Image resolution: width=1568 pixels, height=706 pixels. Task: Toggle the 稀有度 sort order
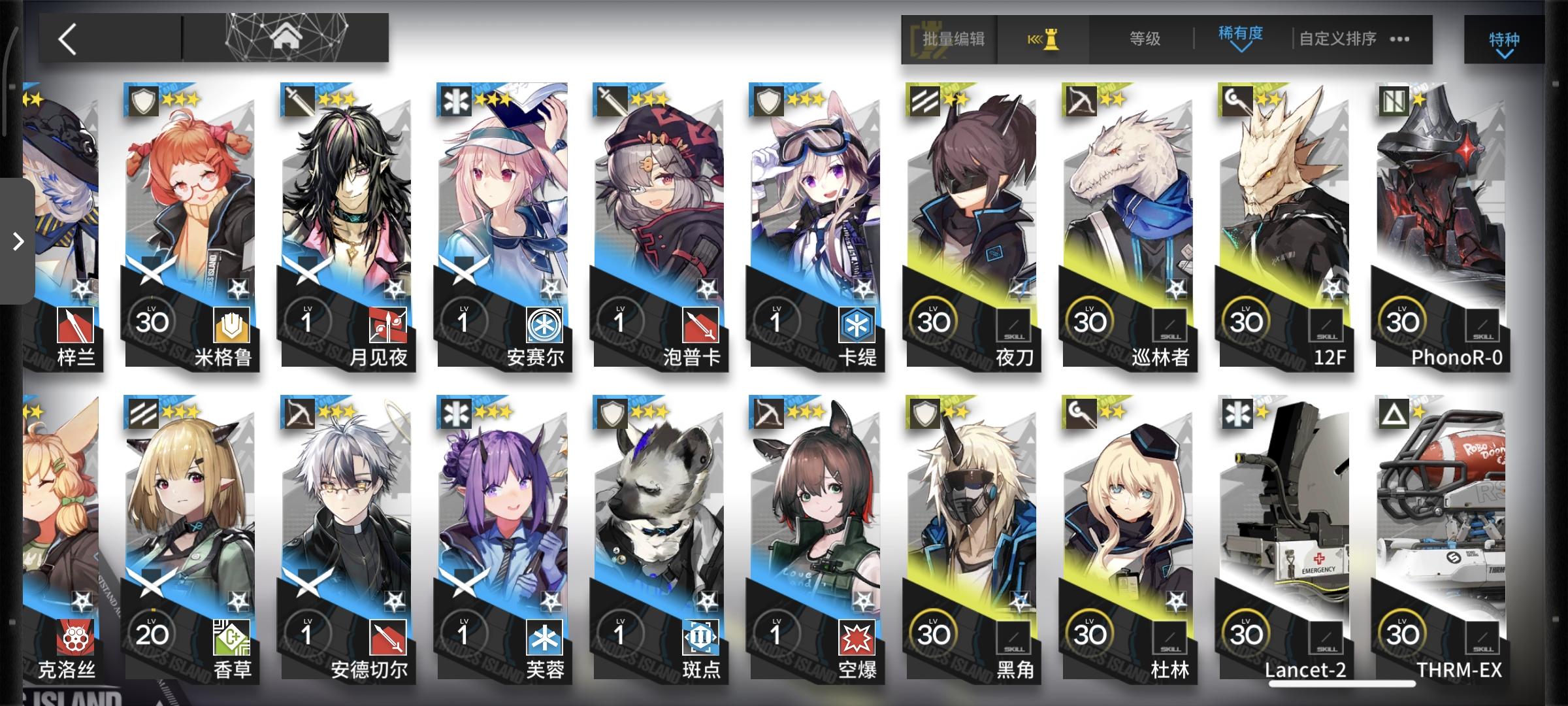1239,39
